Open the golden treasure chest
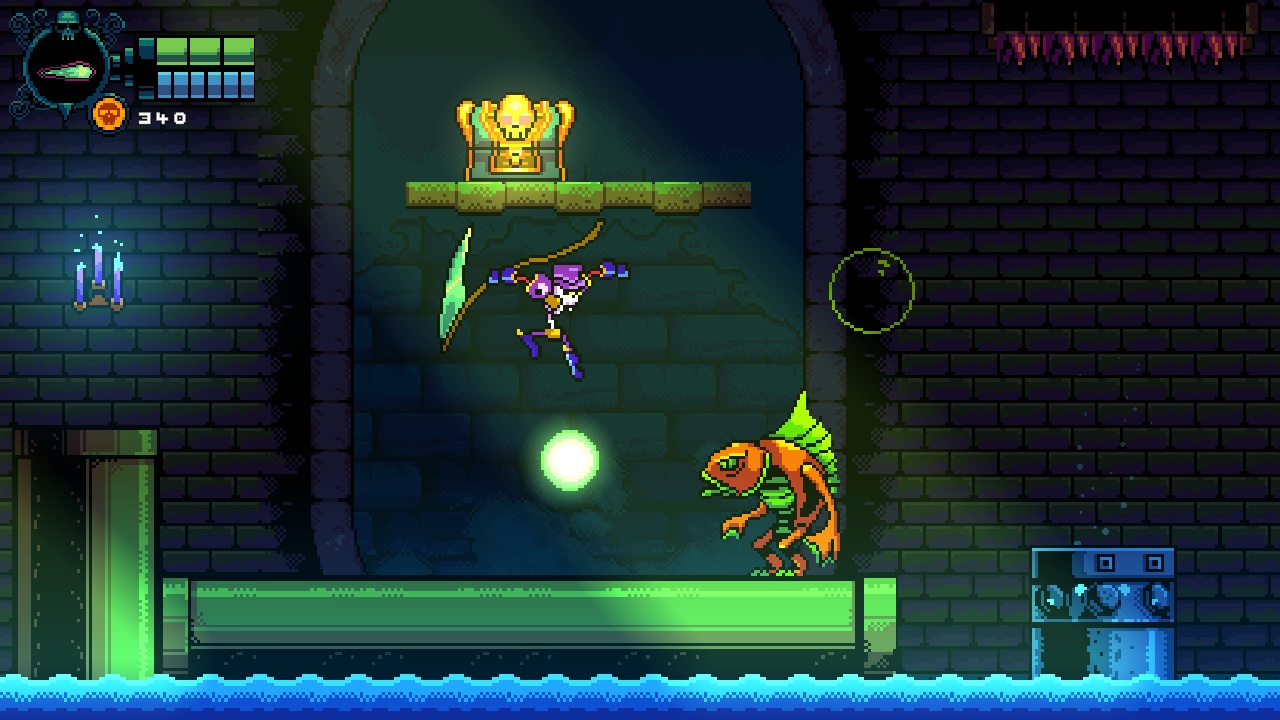 coord(516,150)
